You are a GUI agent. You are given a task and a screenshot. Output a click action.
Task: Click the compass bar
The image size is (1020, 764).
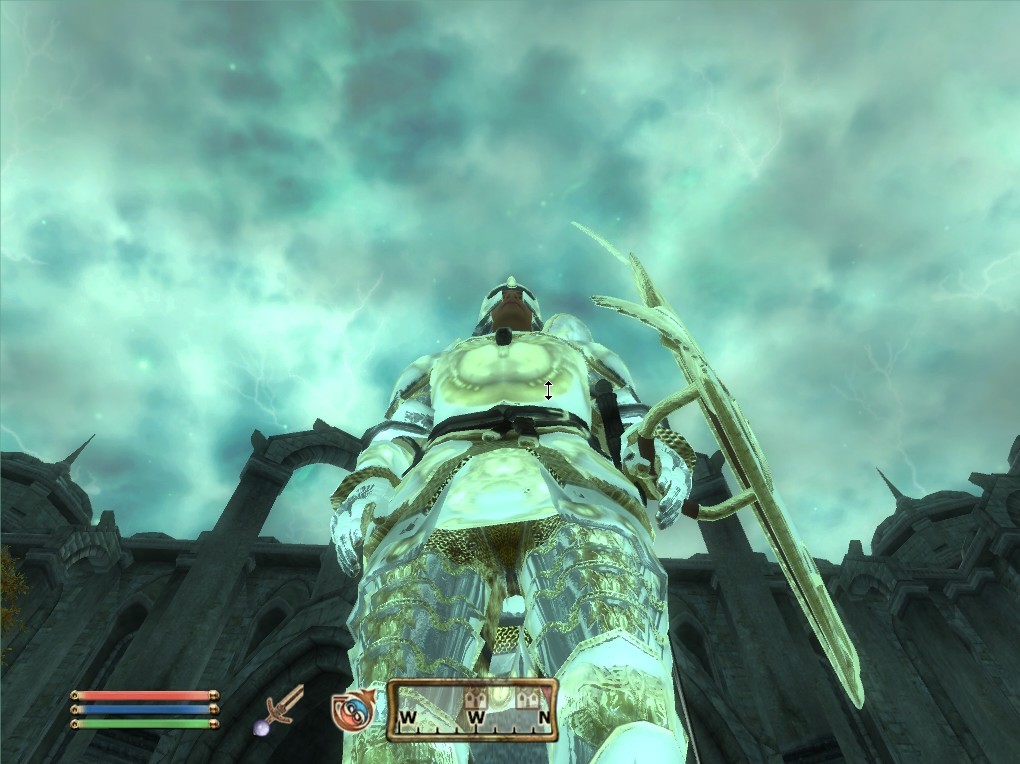coord(472,710)
